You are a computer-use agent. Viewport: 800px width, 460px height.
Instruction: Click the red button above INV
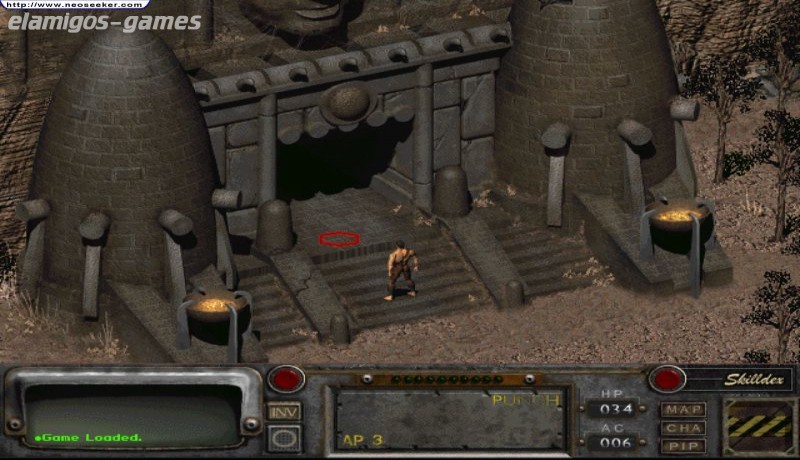(x=284, y=380)
